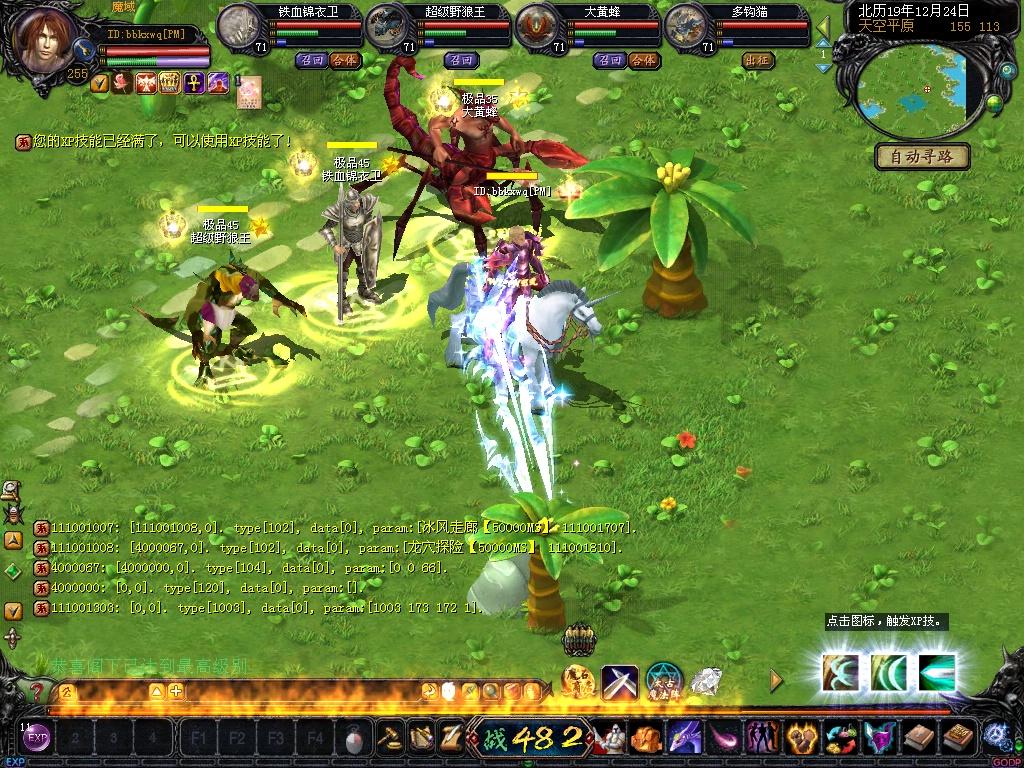Viewport: 1024px width, 768px height.
Task: Merge with 铁血锦衣卫 using 合体
Action: pos(345,60)
